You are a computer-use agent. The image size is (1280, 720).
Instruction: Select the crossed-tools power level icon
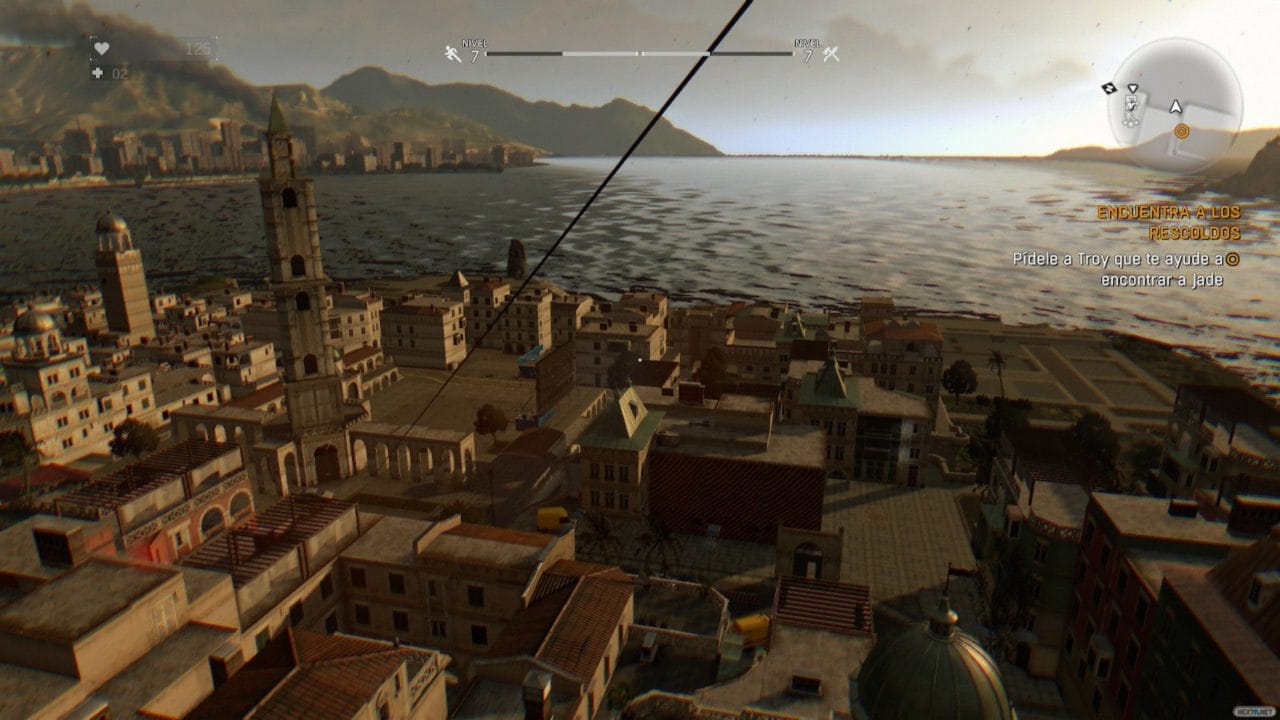pos(830,54)
